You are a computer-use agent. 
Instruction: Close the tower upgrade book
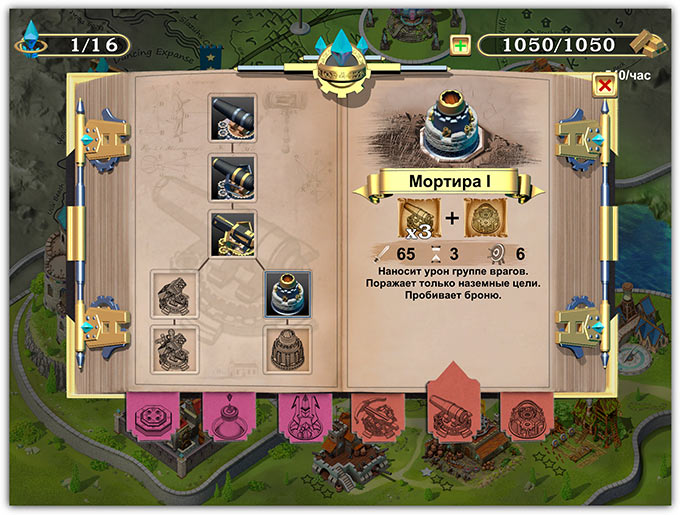603,85
